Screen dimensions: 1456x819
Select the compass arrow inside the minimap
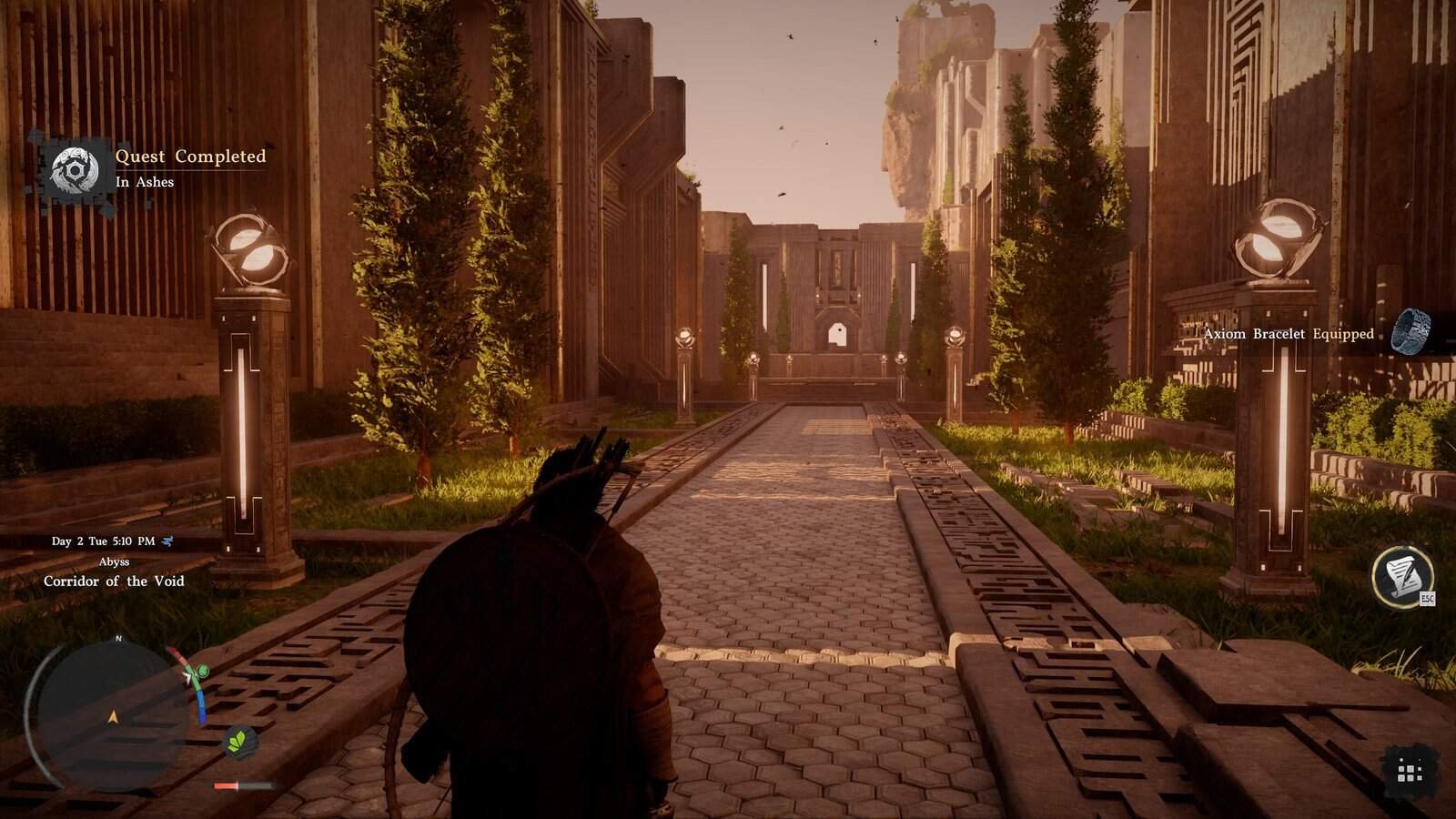(x=114, y=716)
